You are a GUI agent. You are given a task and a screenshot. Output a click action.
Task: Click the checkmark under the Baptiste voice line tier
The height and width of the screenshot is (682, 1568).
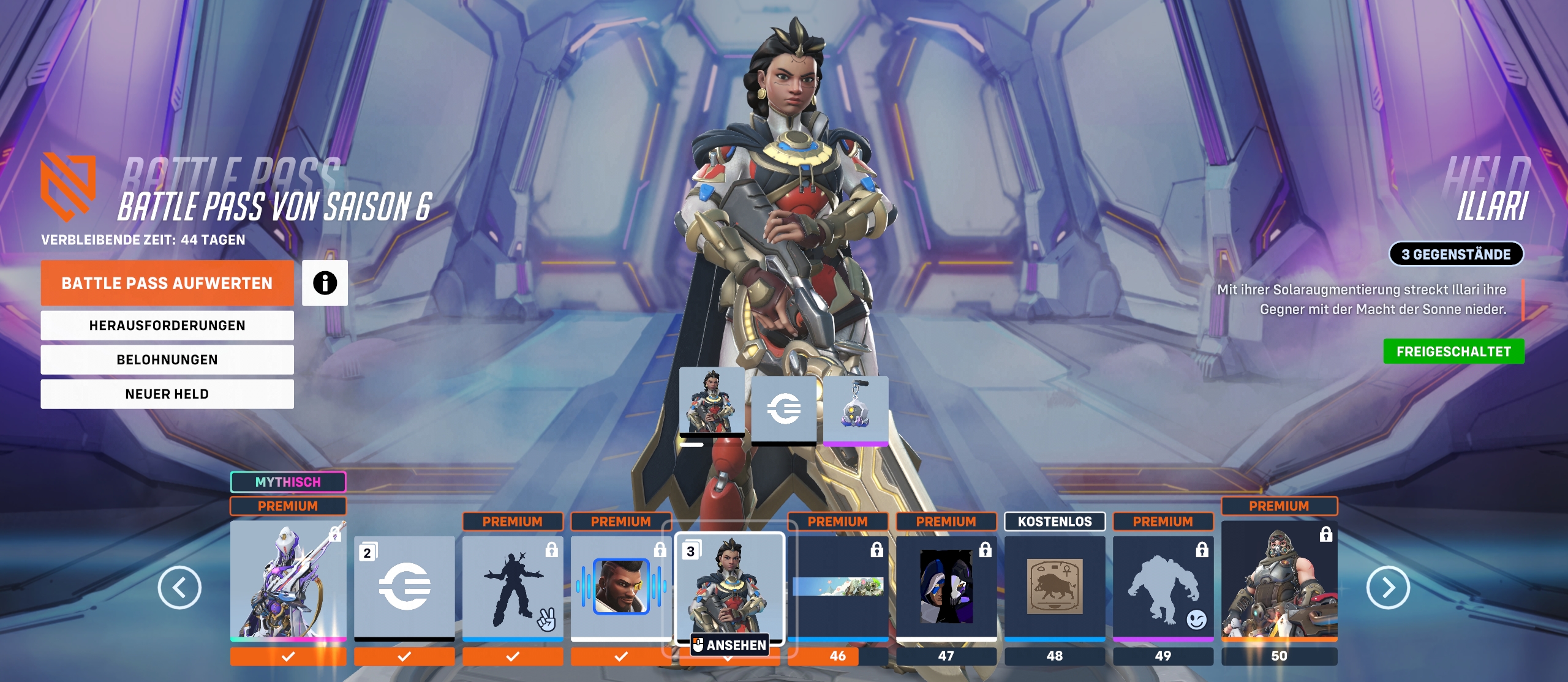(621, 656)
